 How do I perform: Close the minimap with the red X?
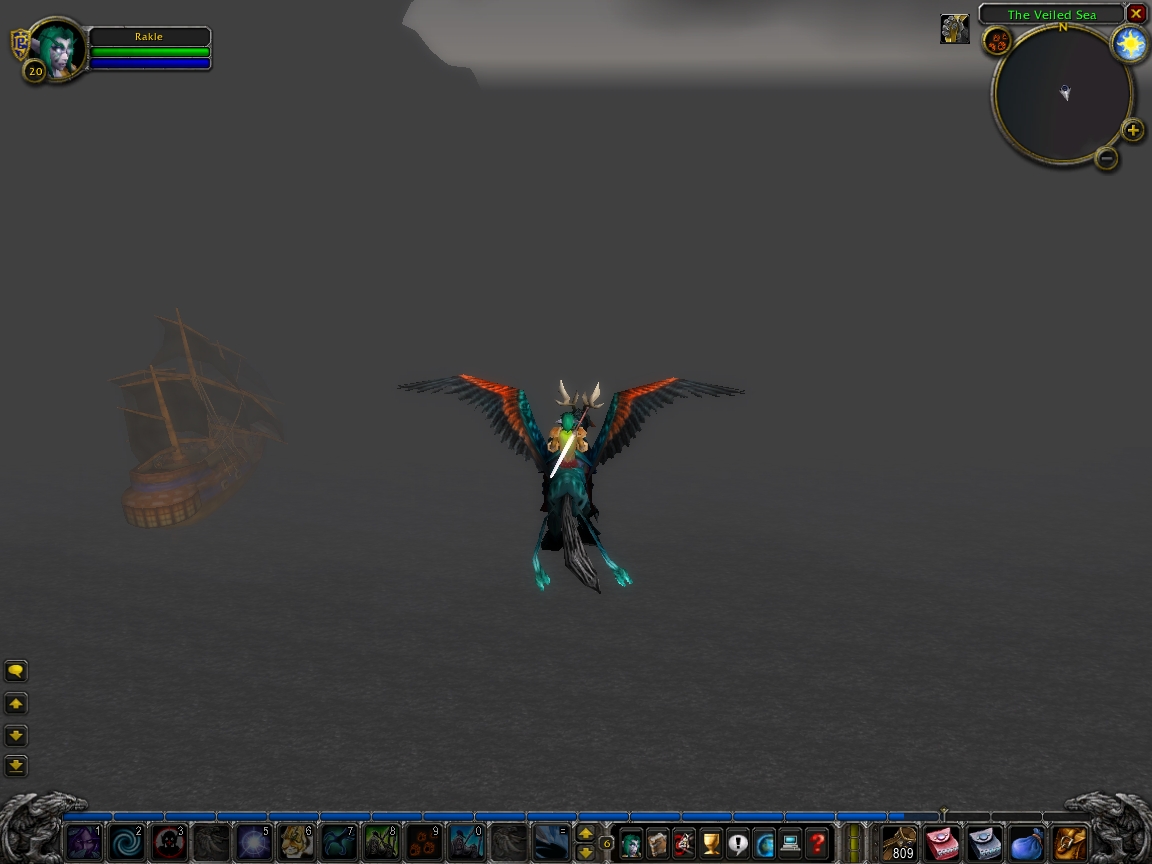tap(1136, 14)
